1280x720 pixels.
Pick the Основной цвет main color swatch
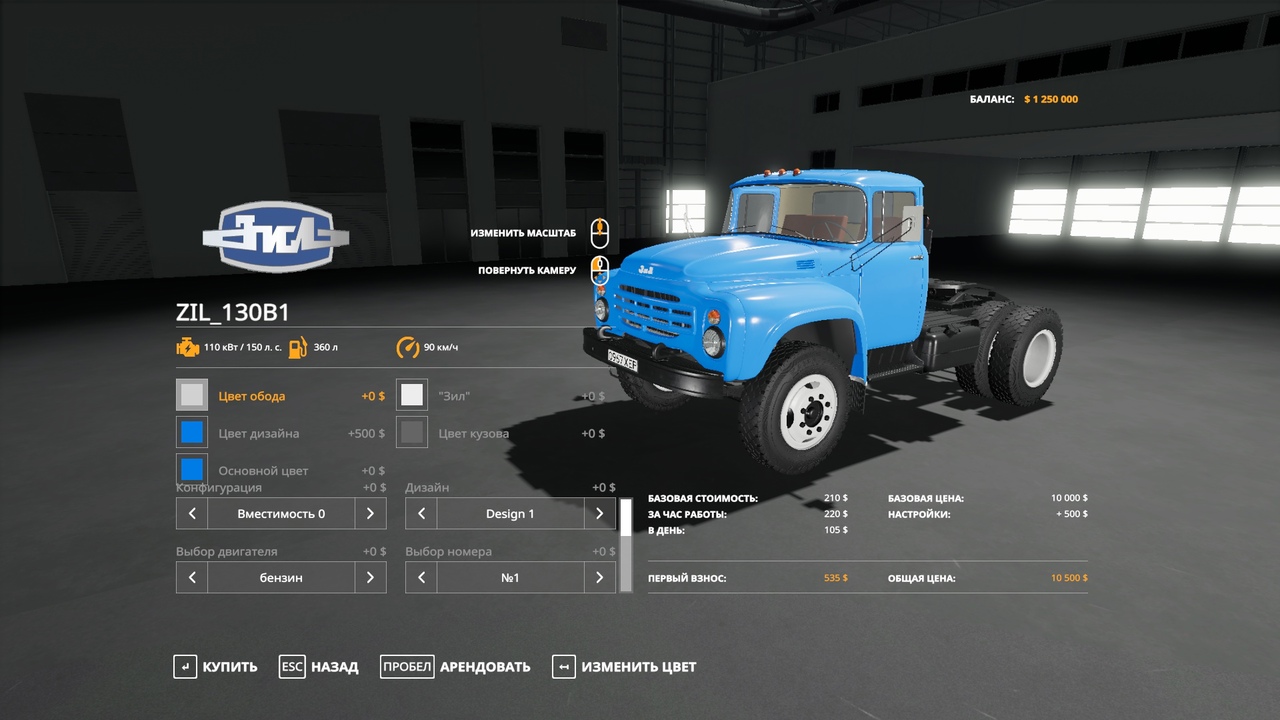tap(192, 469)
